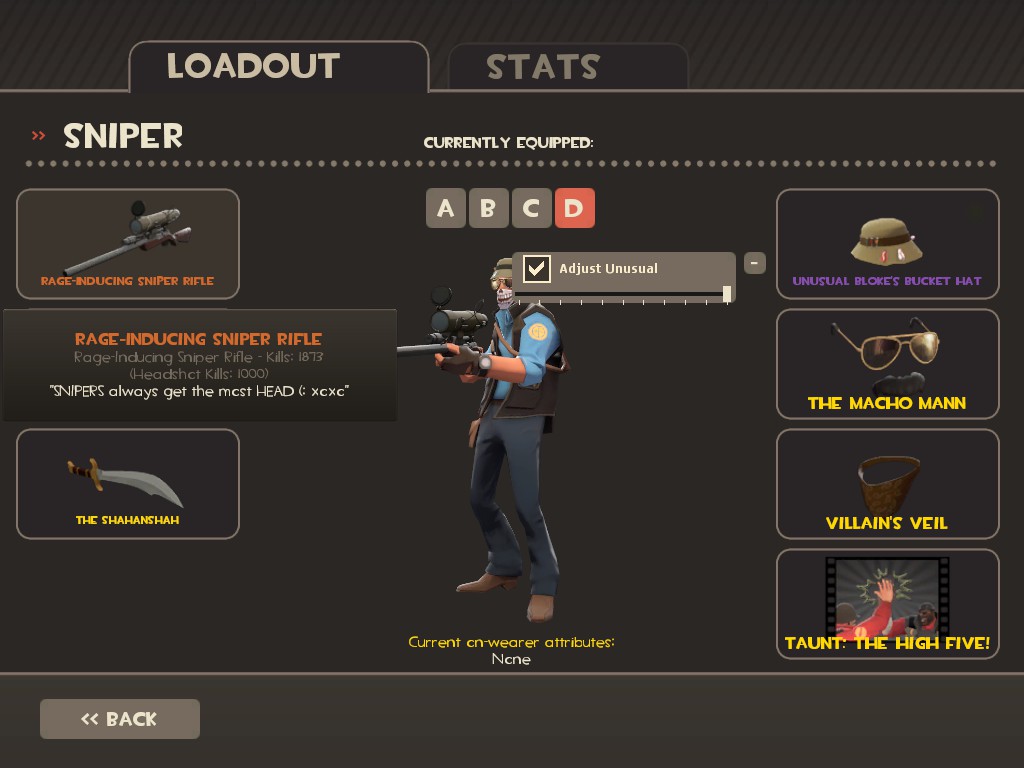Switch to loadout preset C
This screenshot has width=1024, height=768.
click(531, 208)
